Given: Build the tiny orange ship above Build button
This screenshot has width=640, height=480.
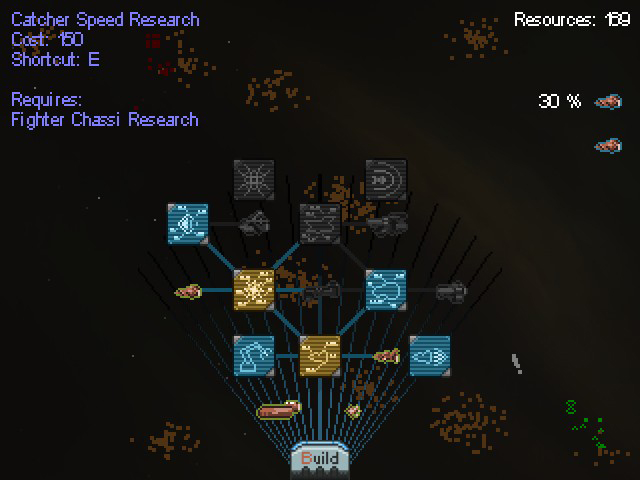Looking at the screenshot, I should (x=352, y=410).
